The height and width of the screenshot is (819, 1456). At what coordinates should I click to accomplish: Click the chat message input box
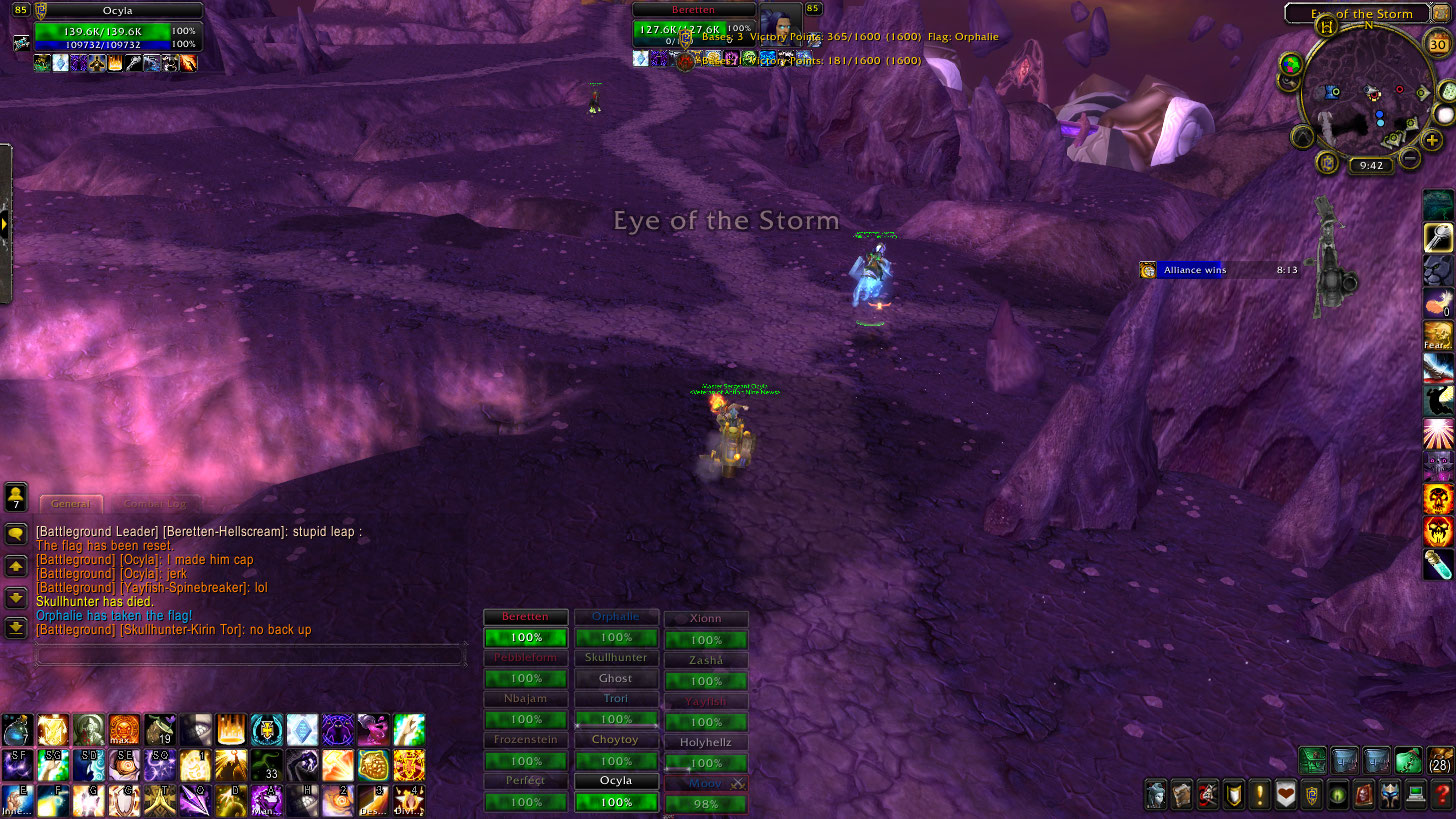click(x=250, y=656)
